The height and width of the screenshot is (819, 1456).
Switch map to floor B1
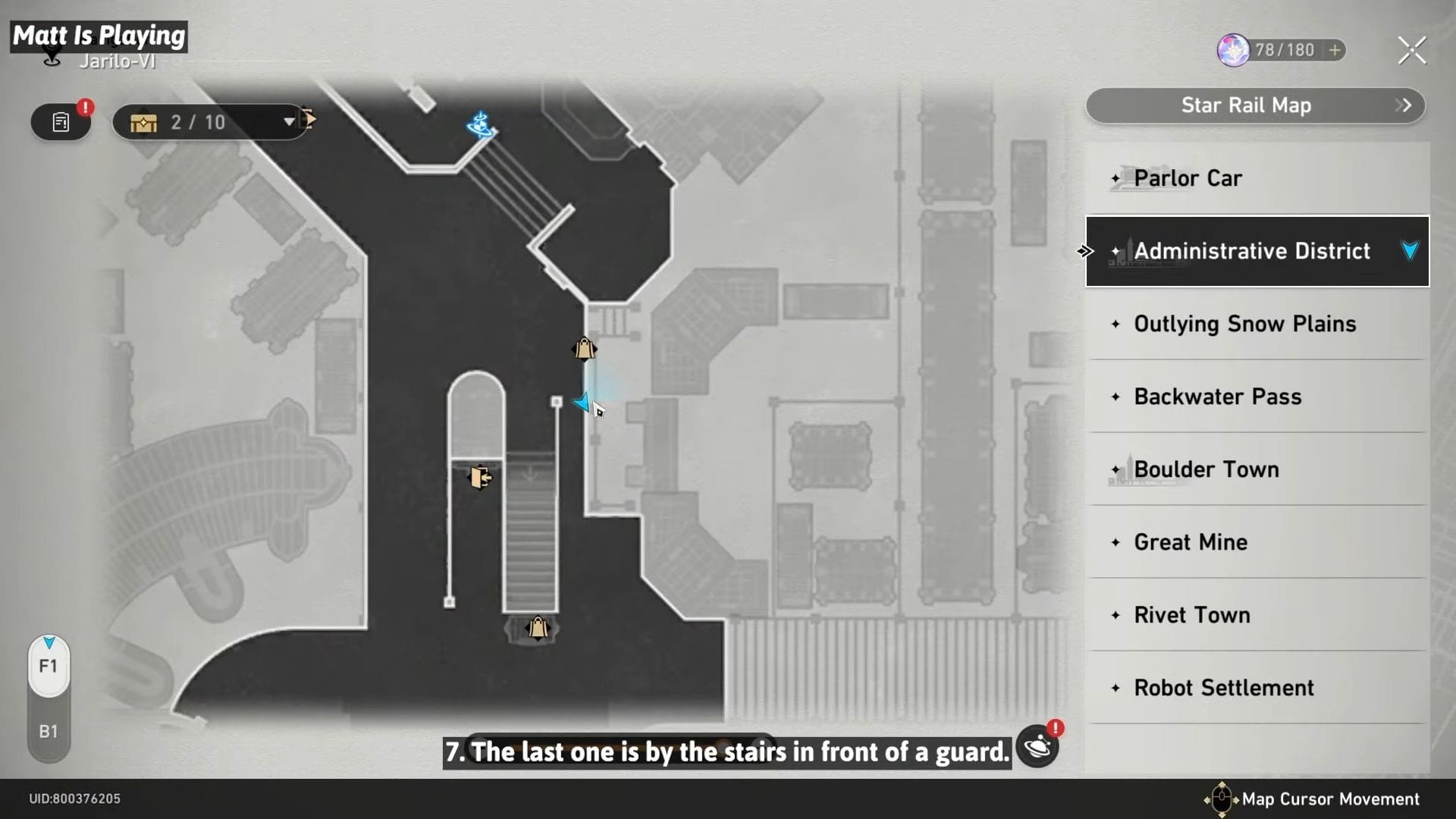(x=49, y=732)
